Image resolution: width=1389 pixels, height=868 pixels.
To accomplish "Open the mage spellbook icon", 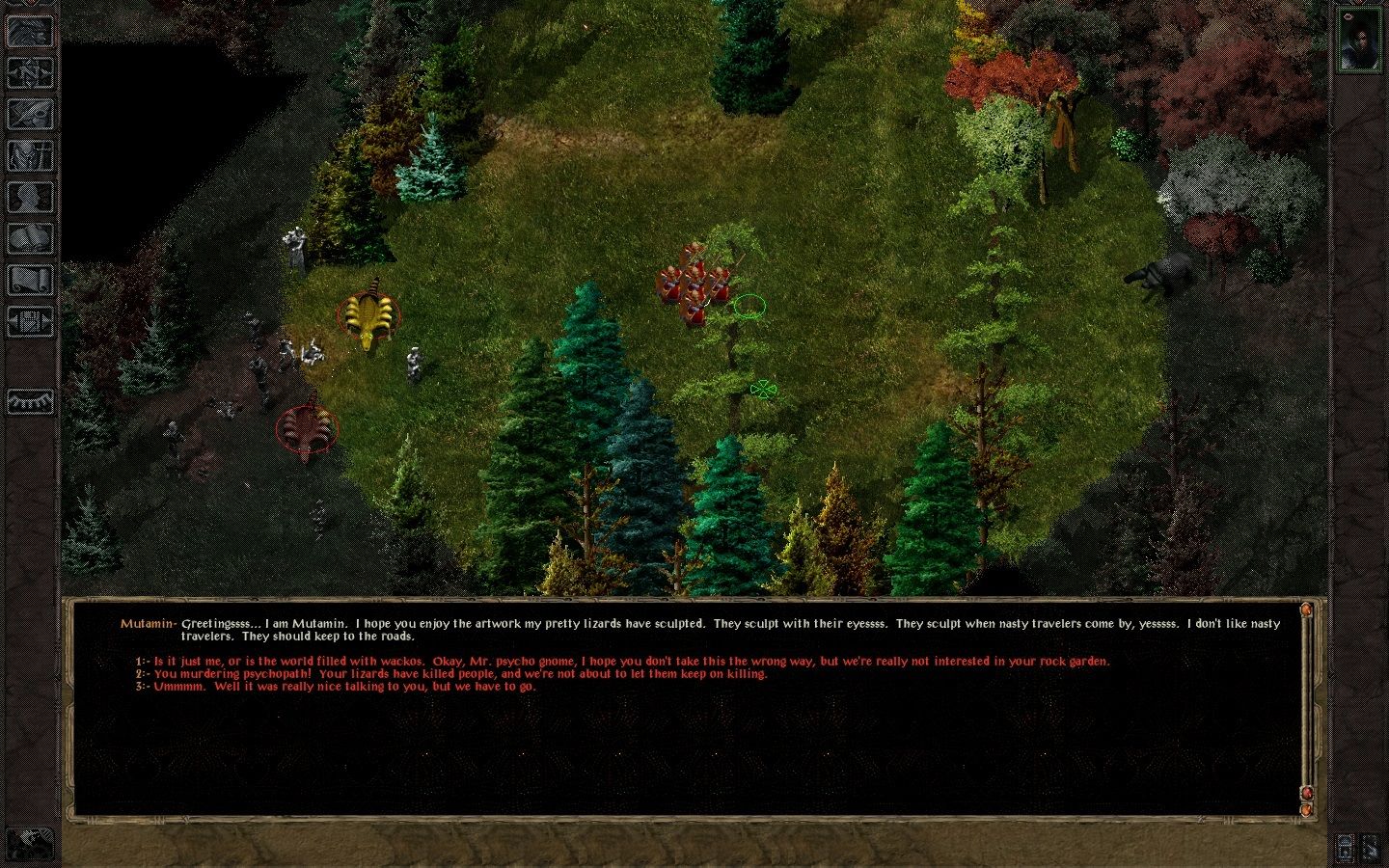I will click(x=30, y=238).
